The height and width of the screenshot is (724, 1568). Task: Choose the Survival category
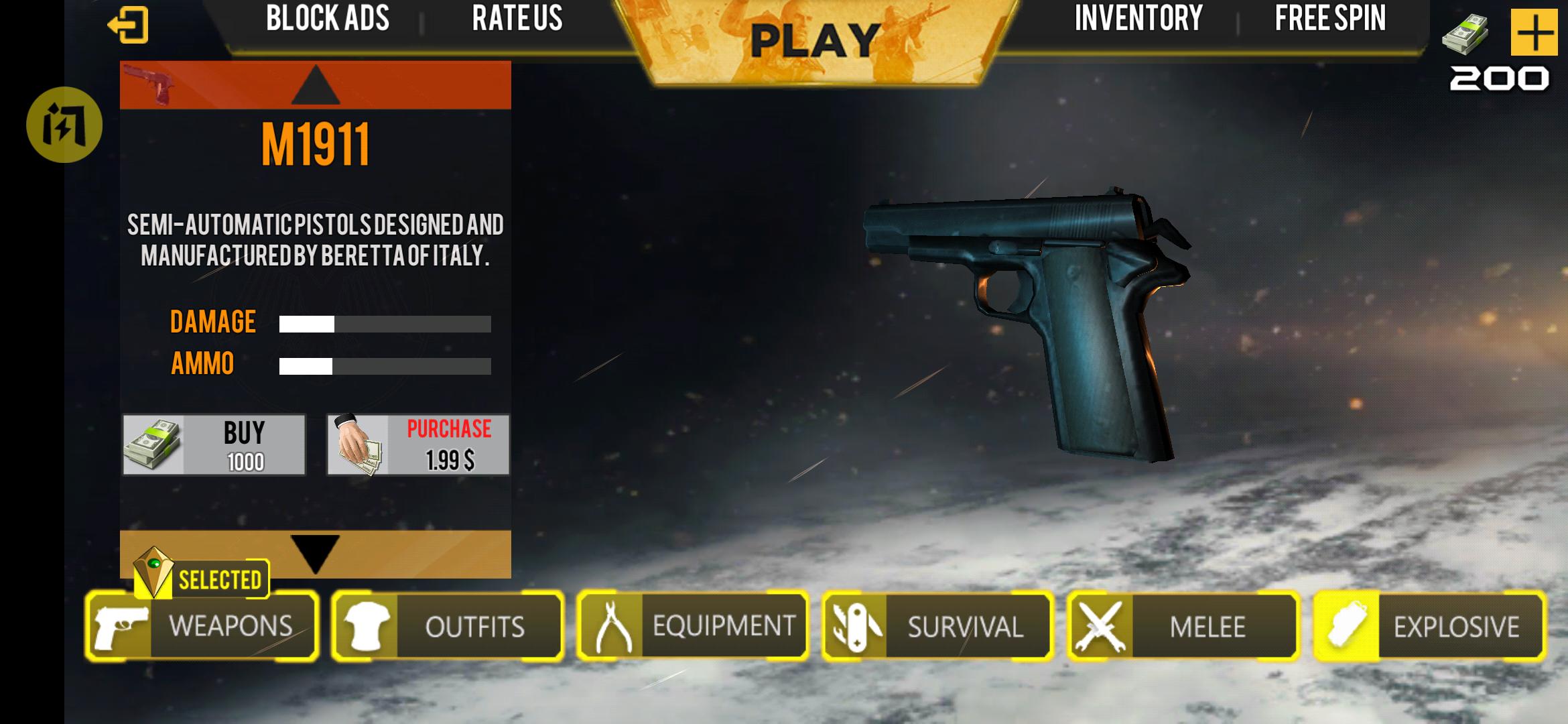pyautogui.click(x=938, y=626)
